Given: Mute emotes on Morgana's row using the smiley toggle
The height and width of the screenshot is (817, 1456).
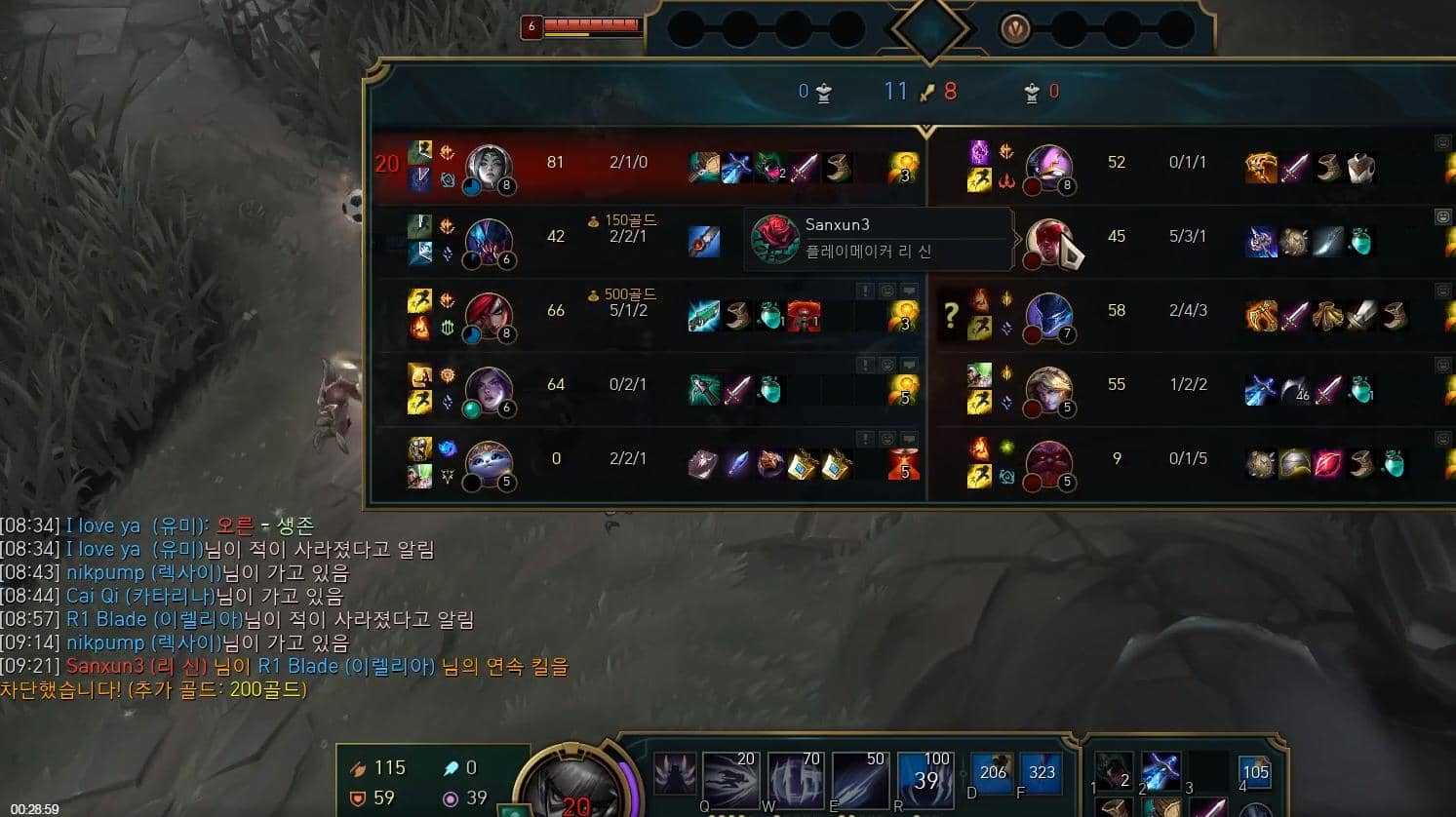Looking at the screenshot, I should (887, 364).
